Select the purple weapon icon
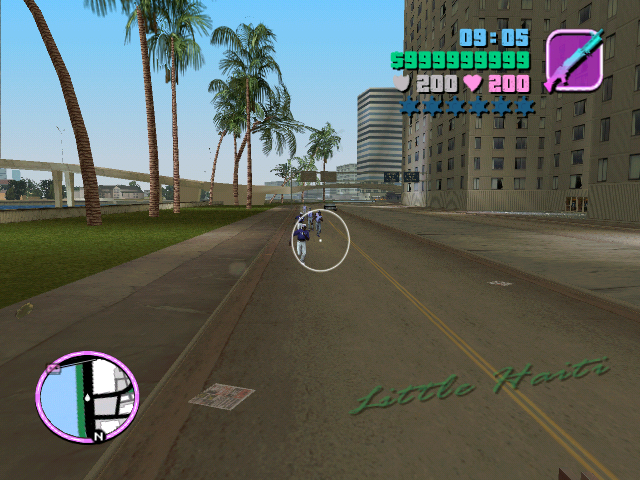Screen dimensions: 640x480 pos(574,60)
